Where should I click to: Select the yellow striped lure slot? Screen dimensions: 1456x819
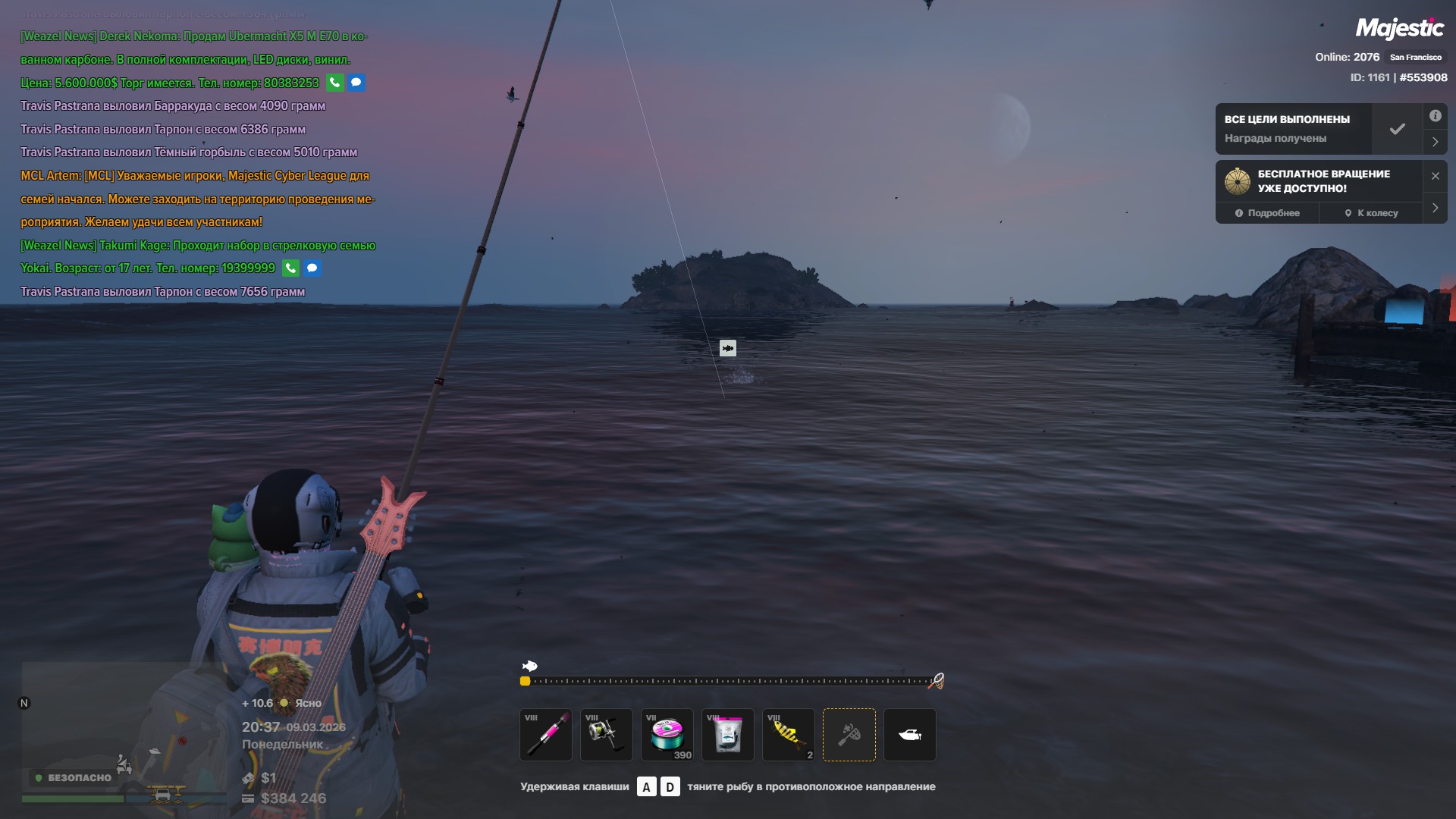[x=789, y=734]
